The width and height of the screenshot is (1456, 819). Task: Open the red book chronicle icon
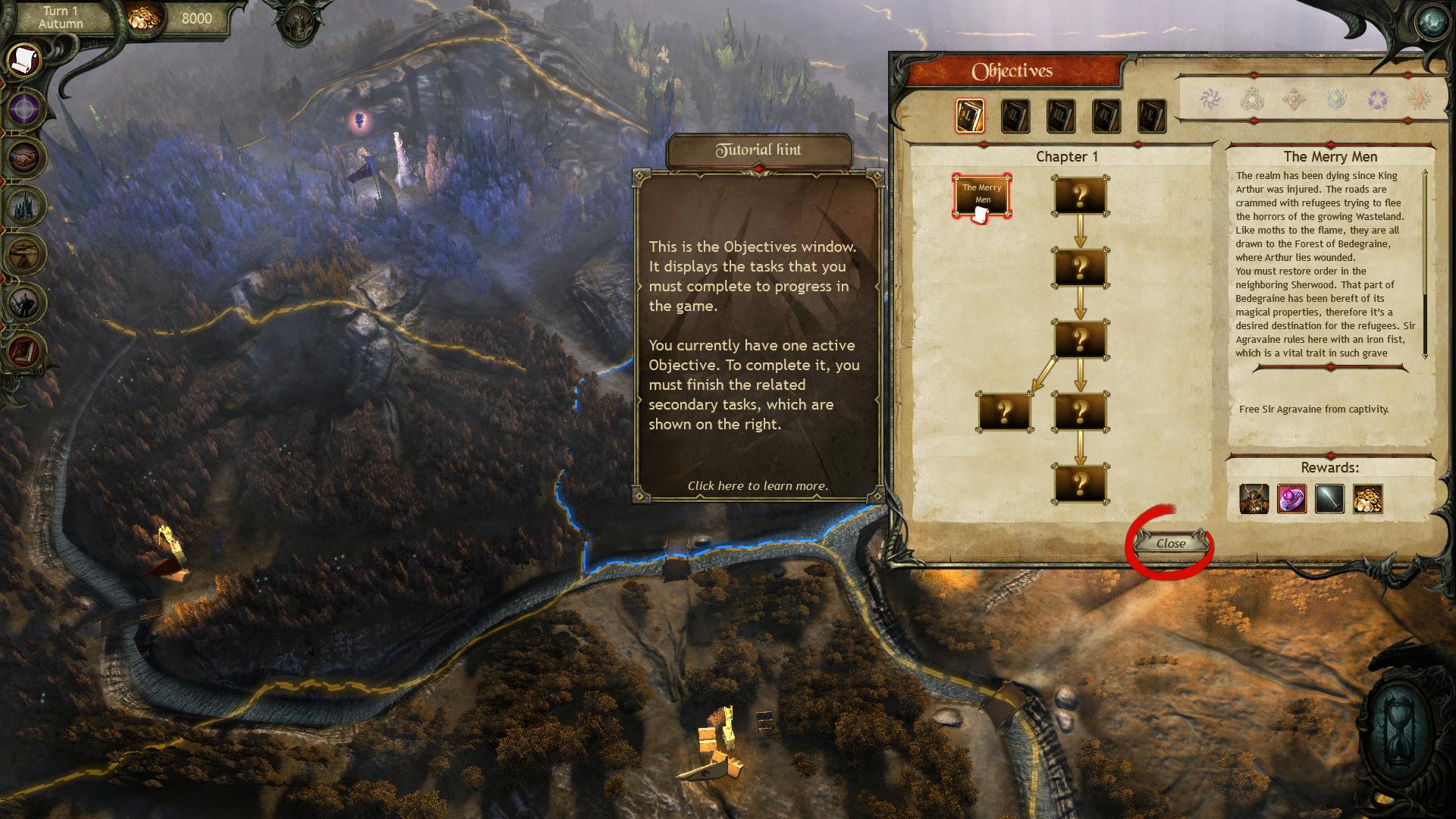25,350
